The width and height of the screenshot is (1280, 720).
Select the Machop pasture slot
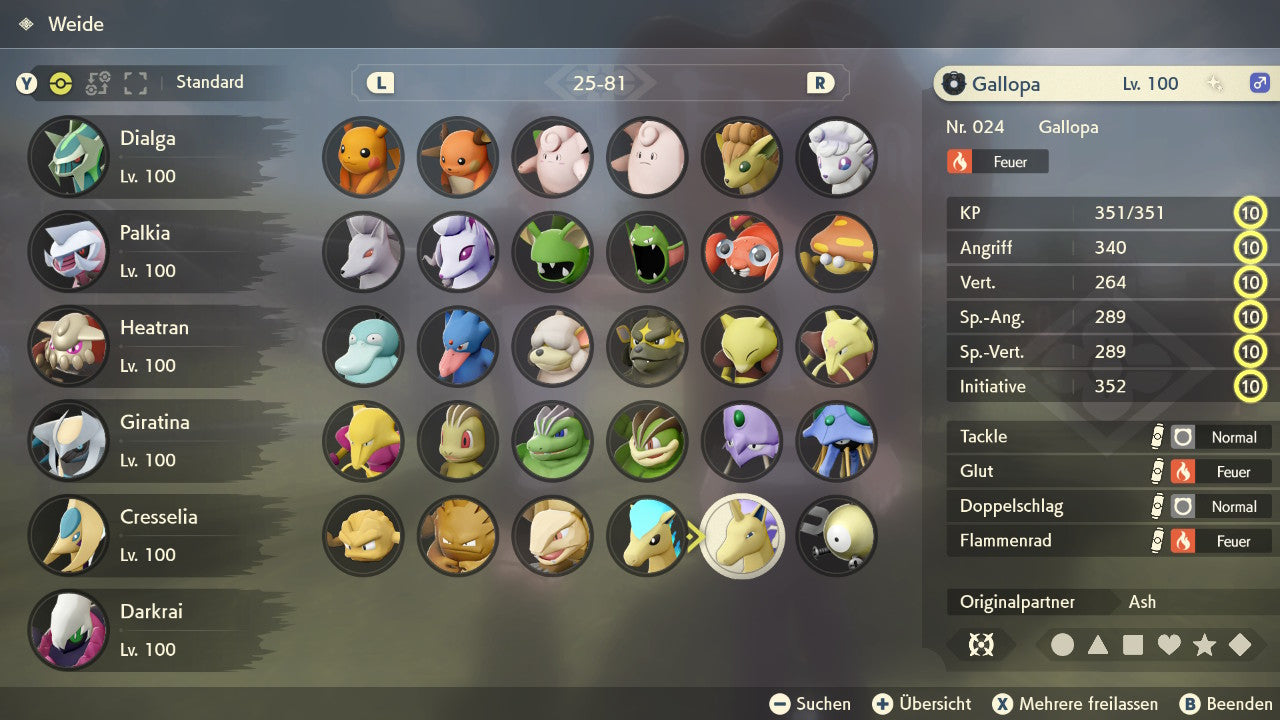point(458,440)
